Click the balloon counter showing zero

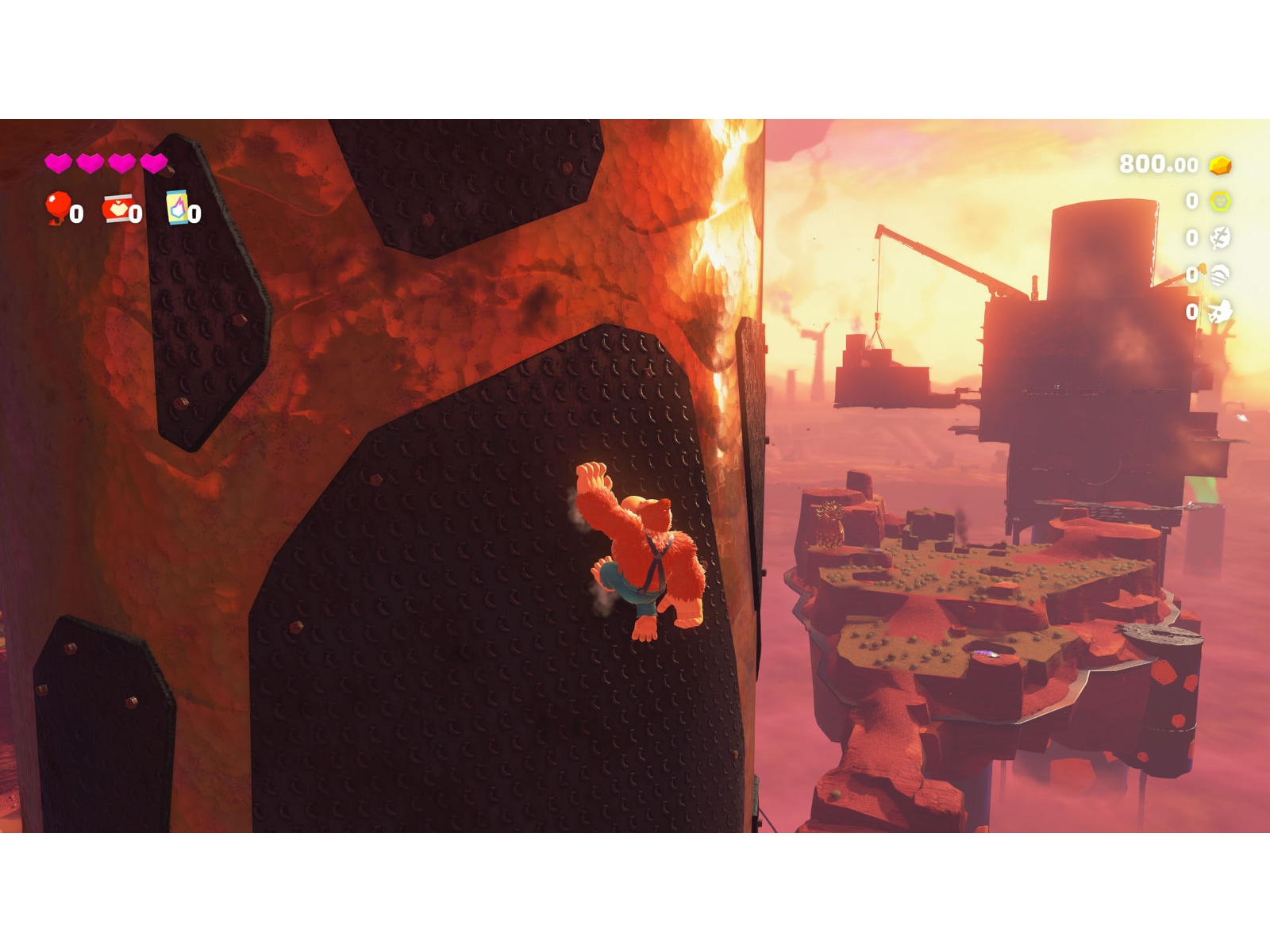(76, 212)
